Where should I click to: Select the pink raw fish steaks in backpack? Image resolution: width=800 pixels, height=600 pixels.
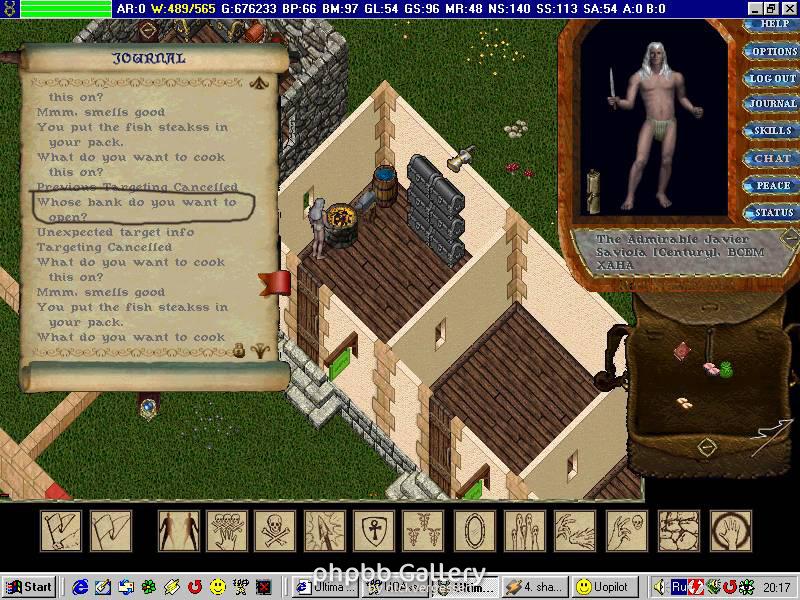click(711, 368)
